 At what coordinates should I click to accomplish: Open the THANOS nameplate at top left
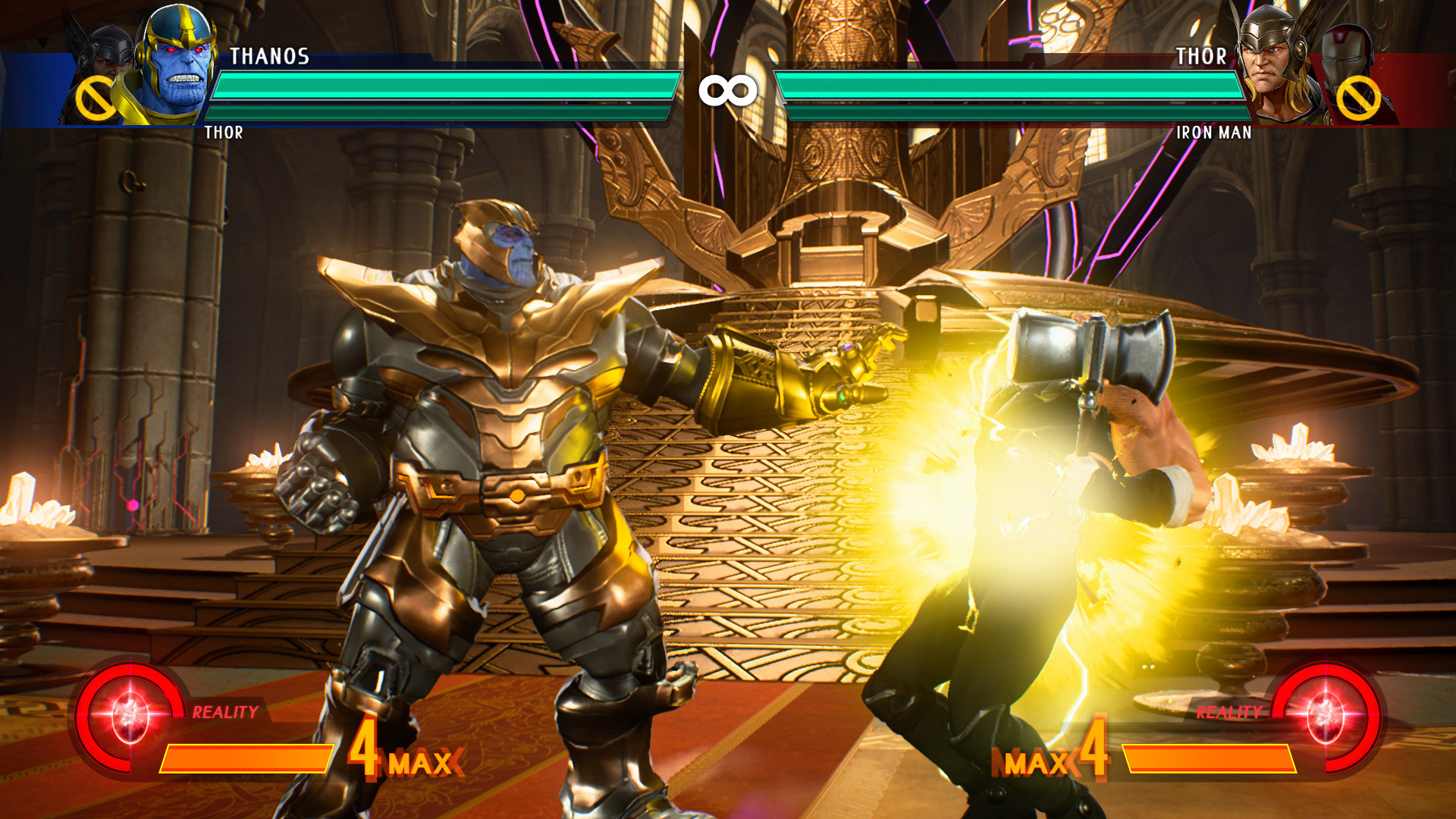point(269,55)
